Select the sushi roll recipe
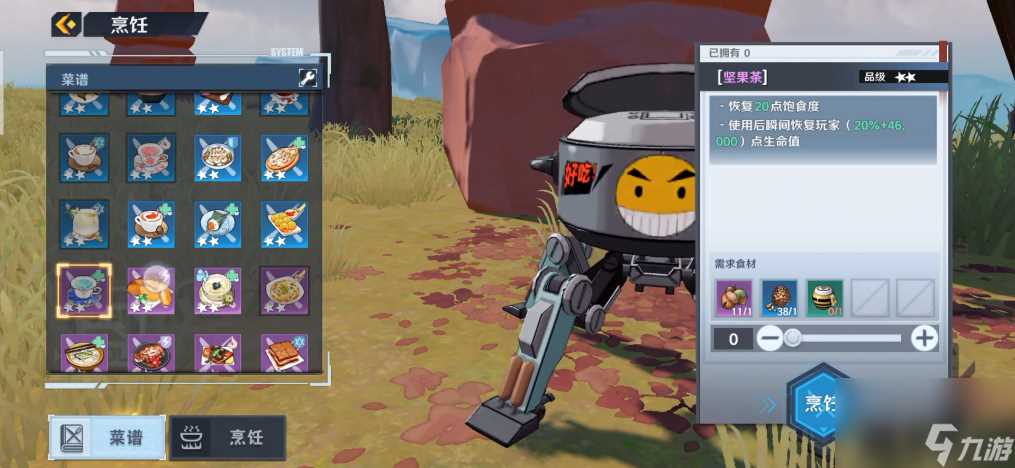This screenshot has height=468, width=1015. point(217,224)
